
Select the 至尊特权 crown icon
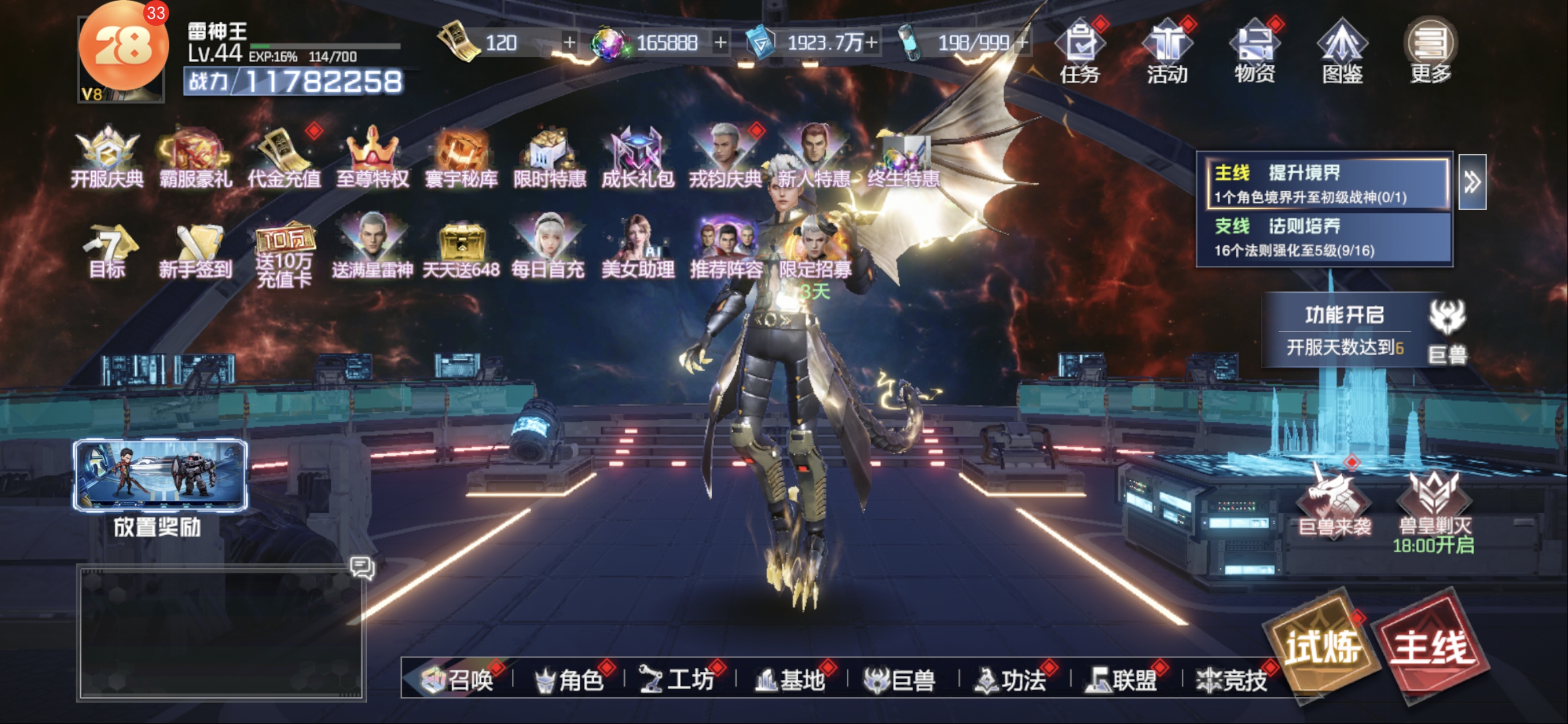373,157
